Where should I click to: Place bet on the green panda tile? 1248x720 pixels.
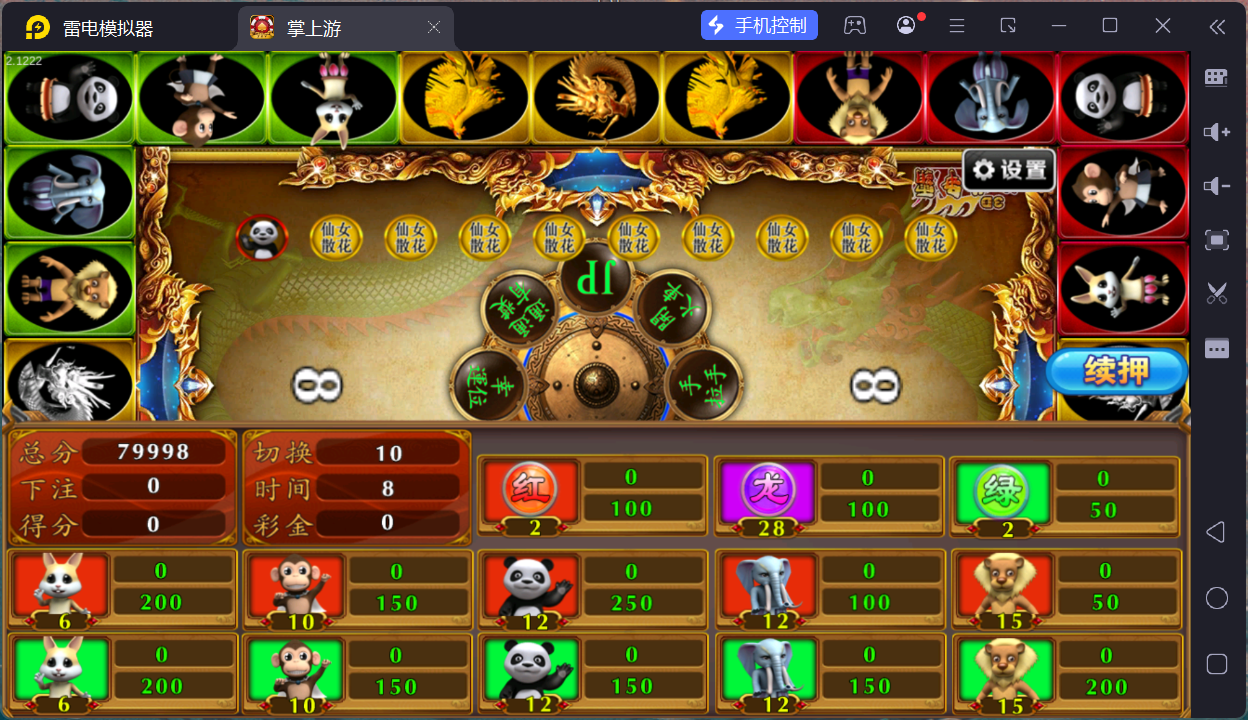[531, 672]
